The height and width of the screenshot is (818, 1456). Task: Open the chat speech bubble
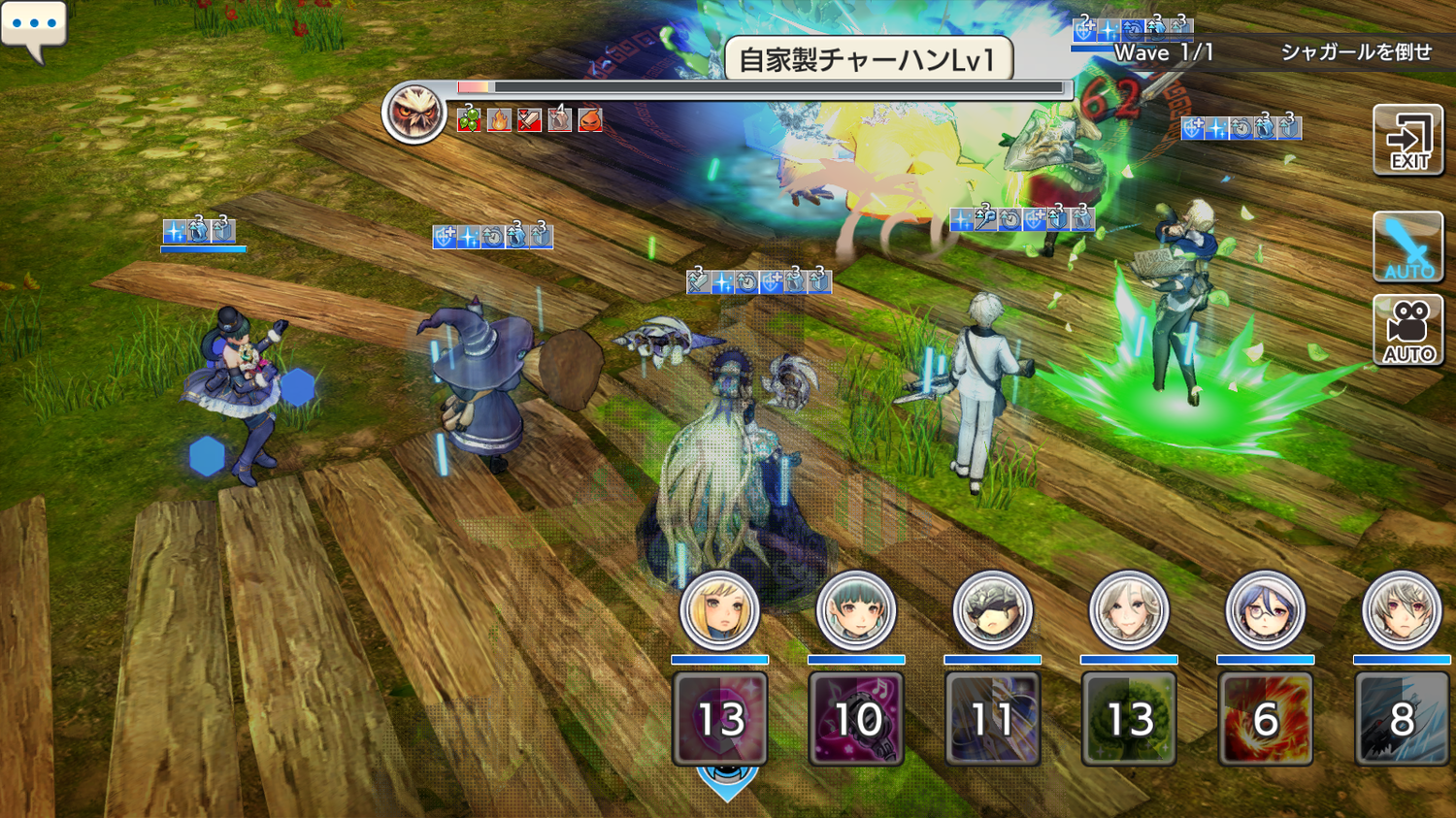(x=34, y=27)
